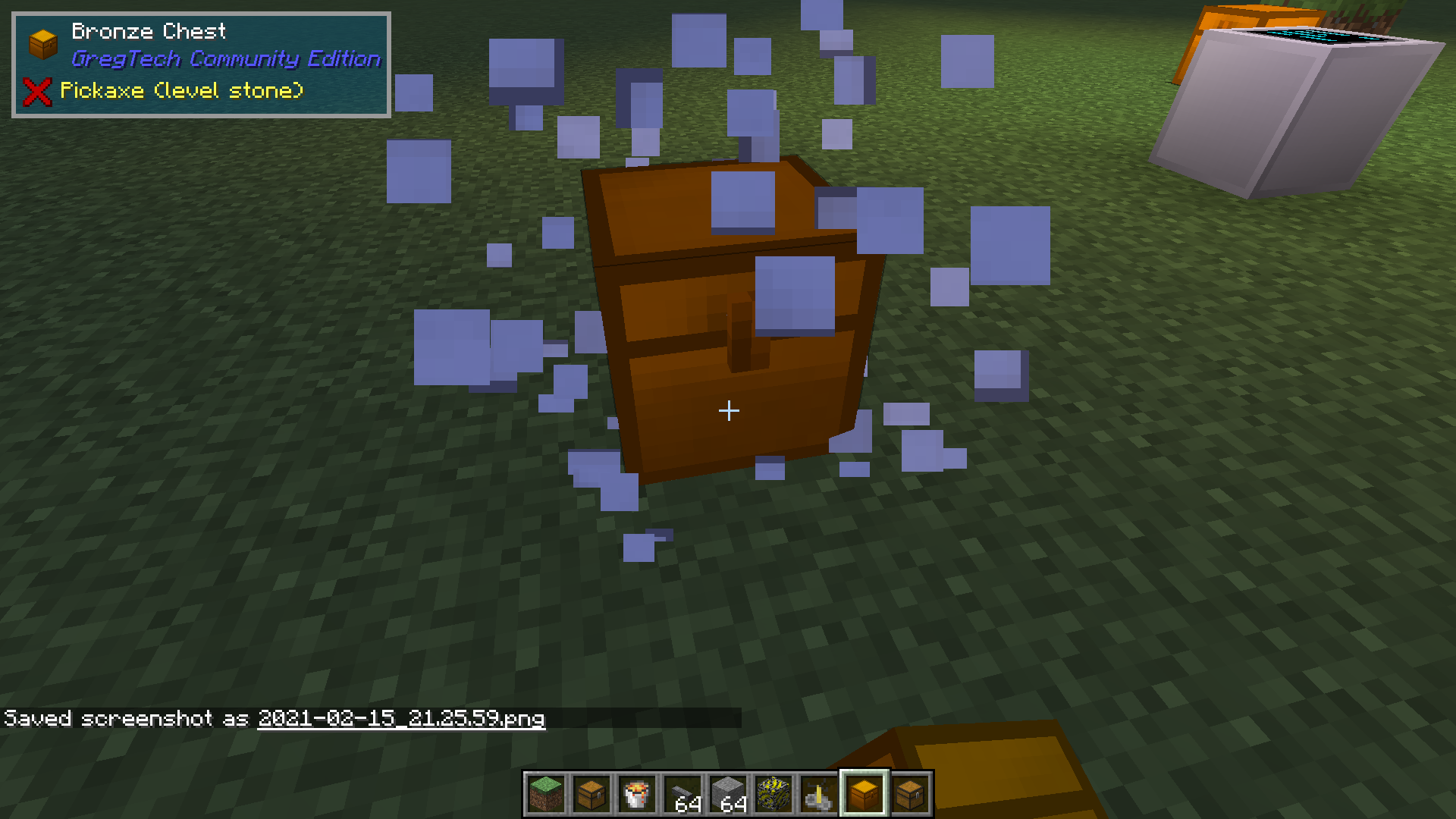Click the 'Bronze Chest' title text

point(149,30)
